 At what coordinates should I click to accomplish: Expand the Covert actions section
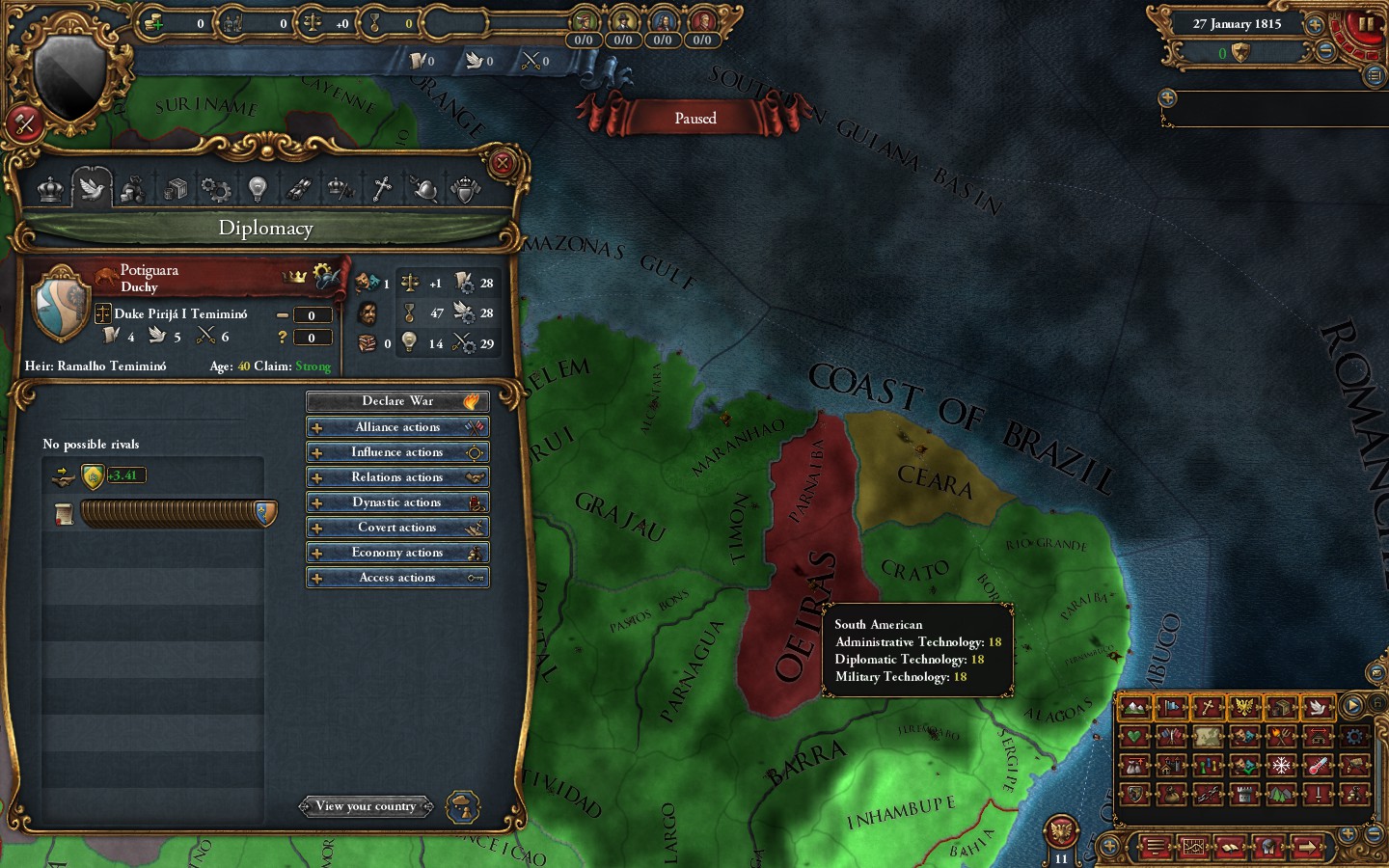pos(396,527)
